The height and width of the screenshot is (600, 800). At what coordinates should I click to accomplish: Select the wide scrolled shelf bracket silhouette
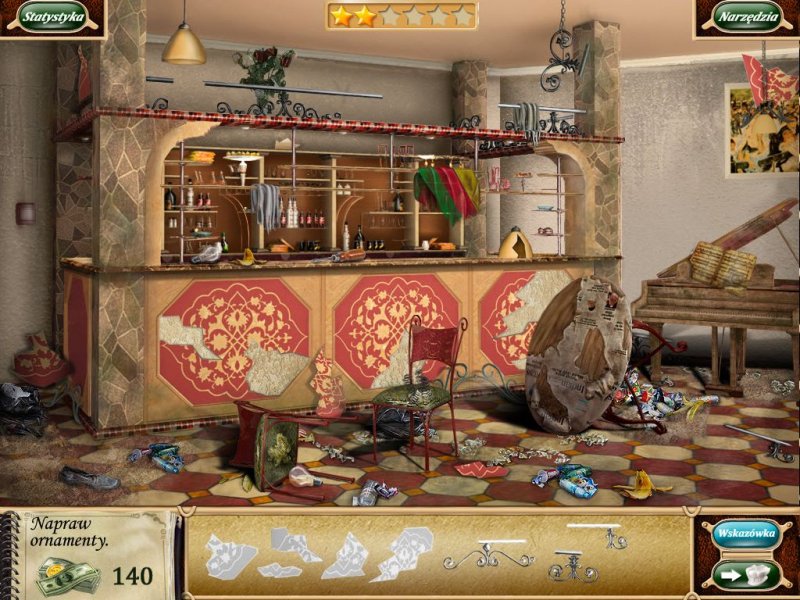(x=489, y=554)
